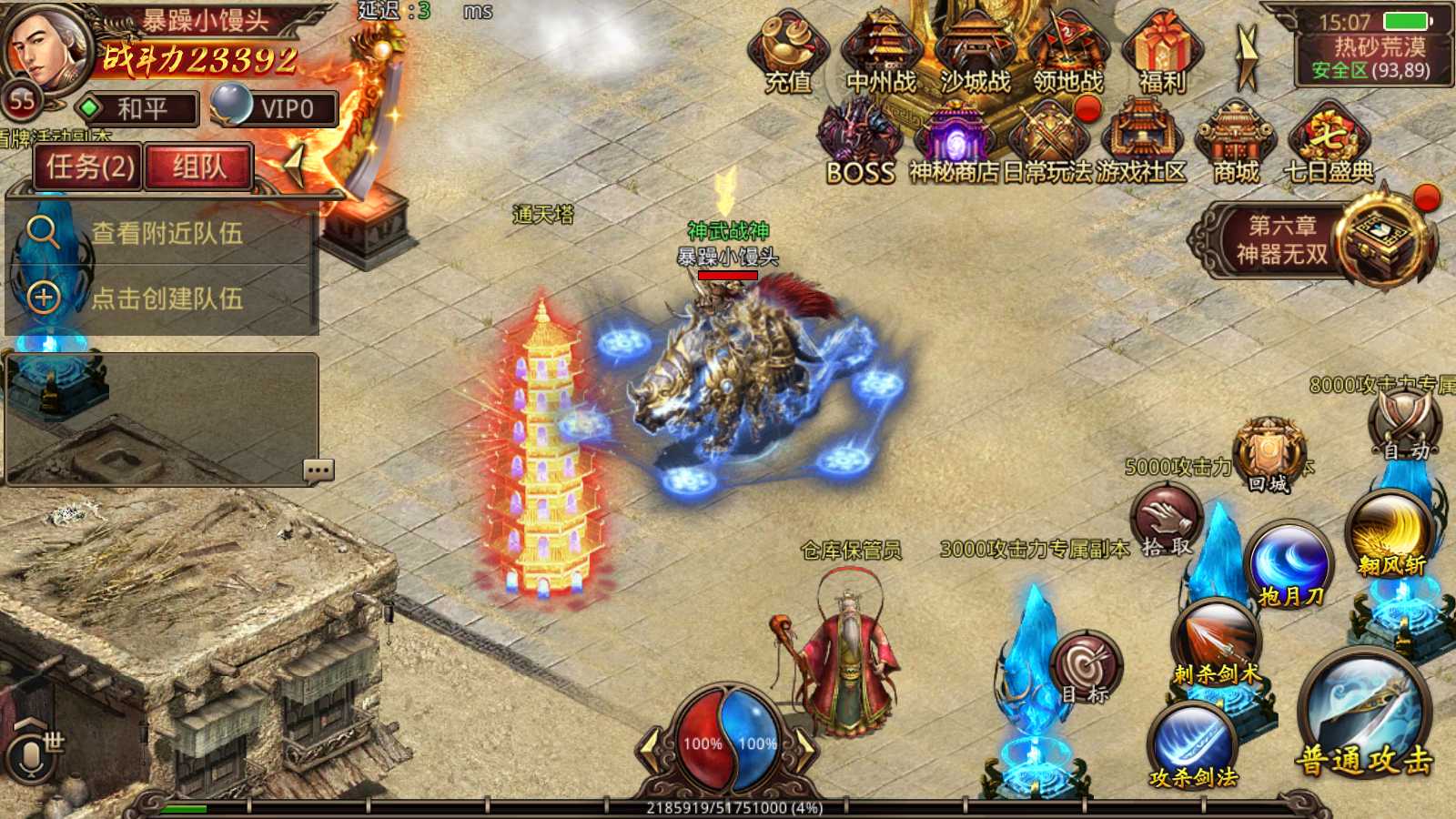Open the 中州战 battle event

click(x=881, y=53)
